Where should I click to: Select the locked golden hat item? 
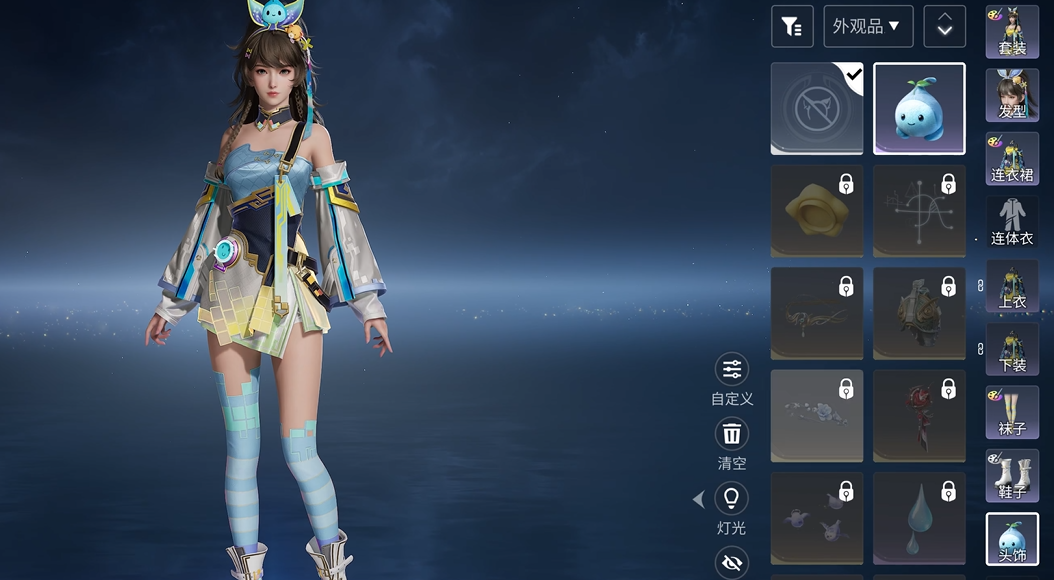(817, 211)
